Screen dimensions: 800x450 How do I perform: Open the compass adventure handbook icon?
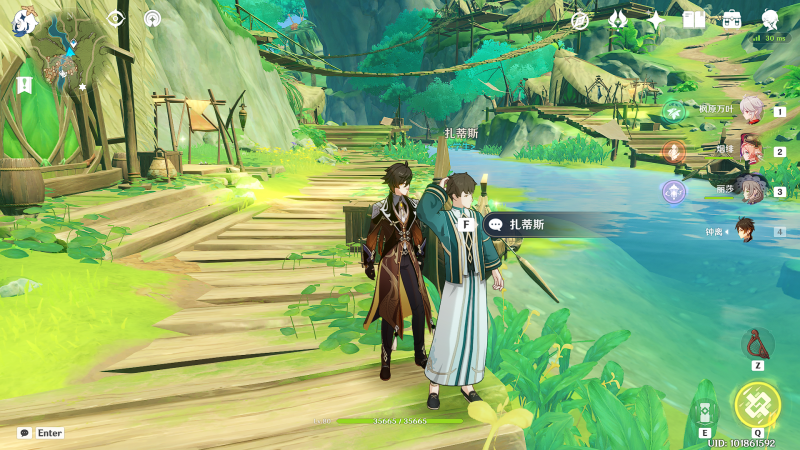[580, 19]
